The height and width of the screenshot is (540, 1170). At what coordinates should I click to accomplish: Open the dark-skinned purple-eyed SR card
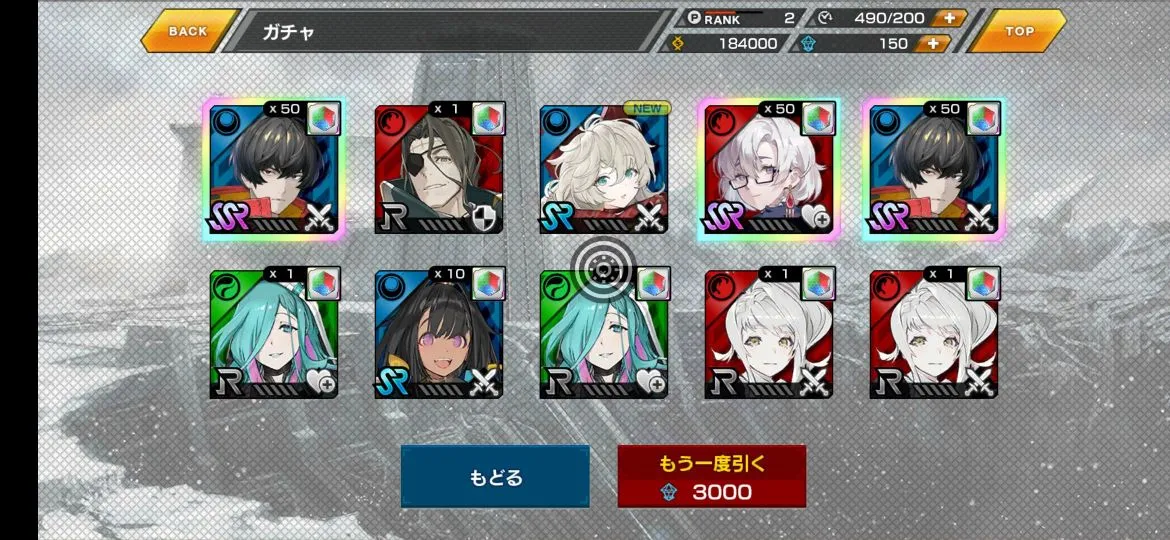tap(439, 334)
